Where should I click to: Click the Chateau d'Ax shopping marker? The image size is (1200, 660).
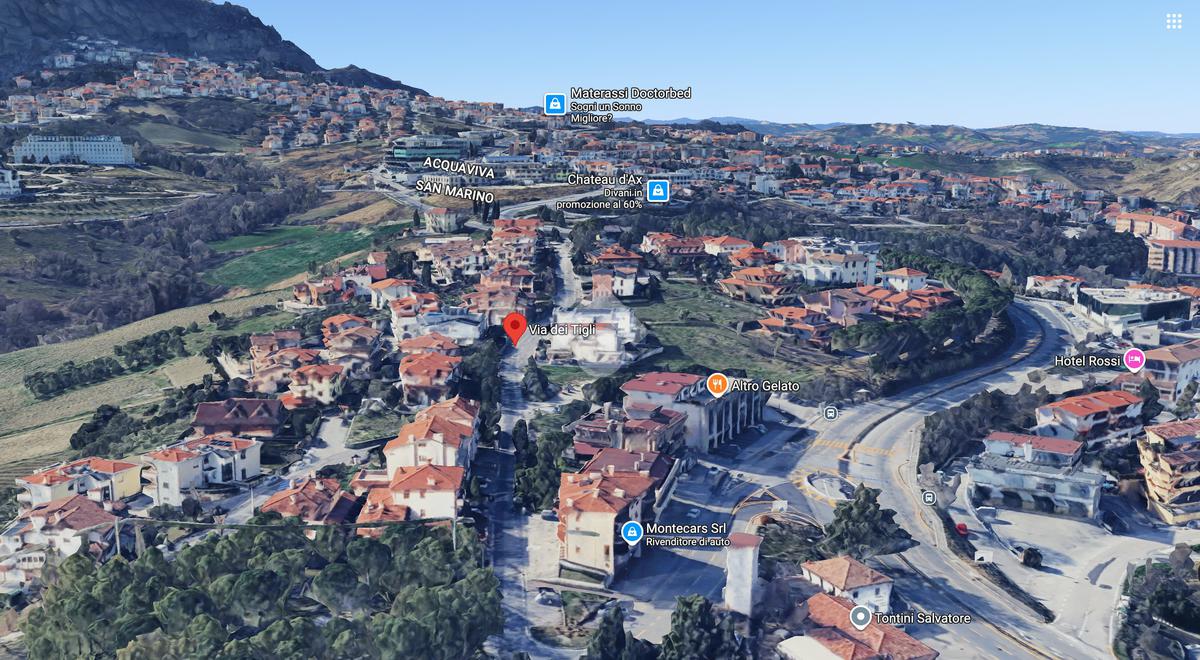pos(657,190)
